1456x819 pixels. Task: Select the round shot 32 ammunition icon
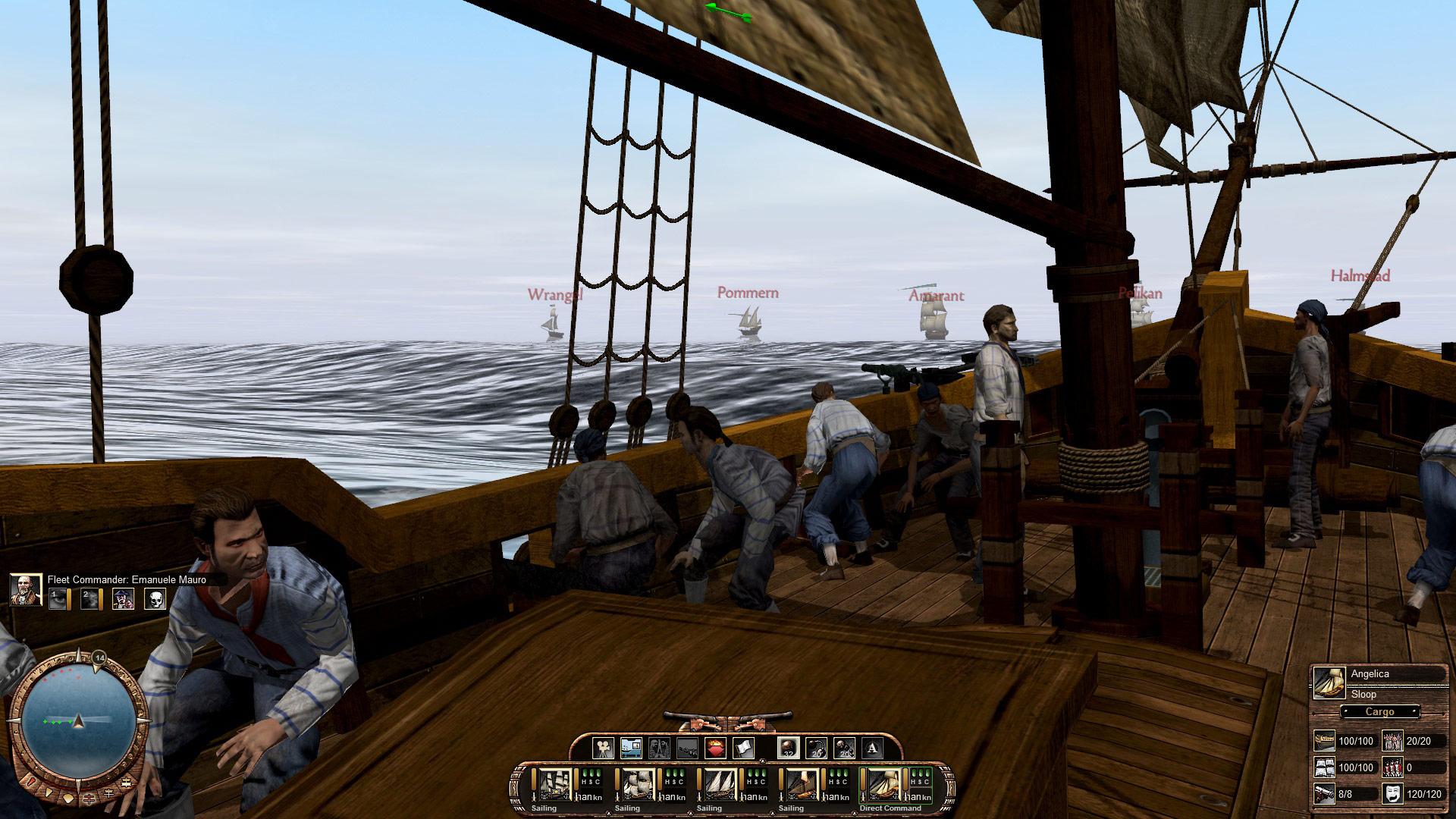(789, 748)
